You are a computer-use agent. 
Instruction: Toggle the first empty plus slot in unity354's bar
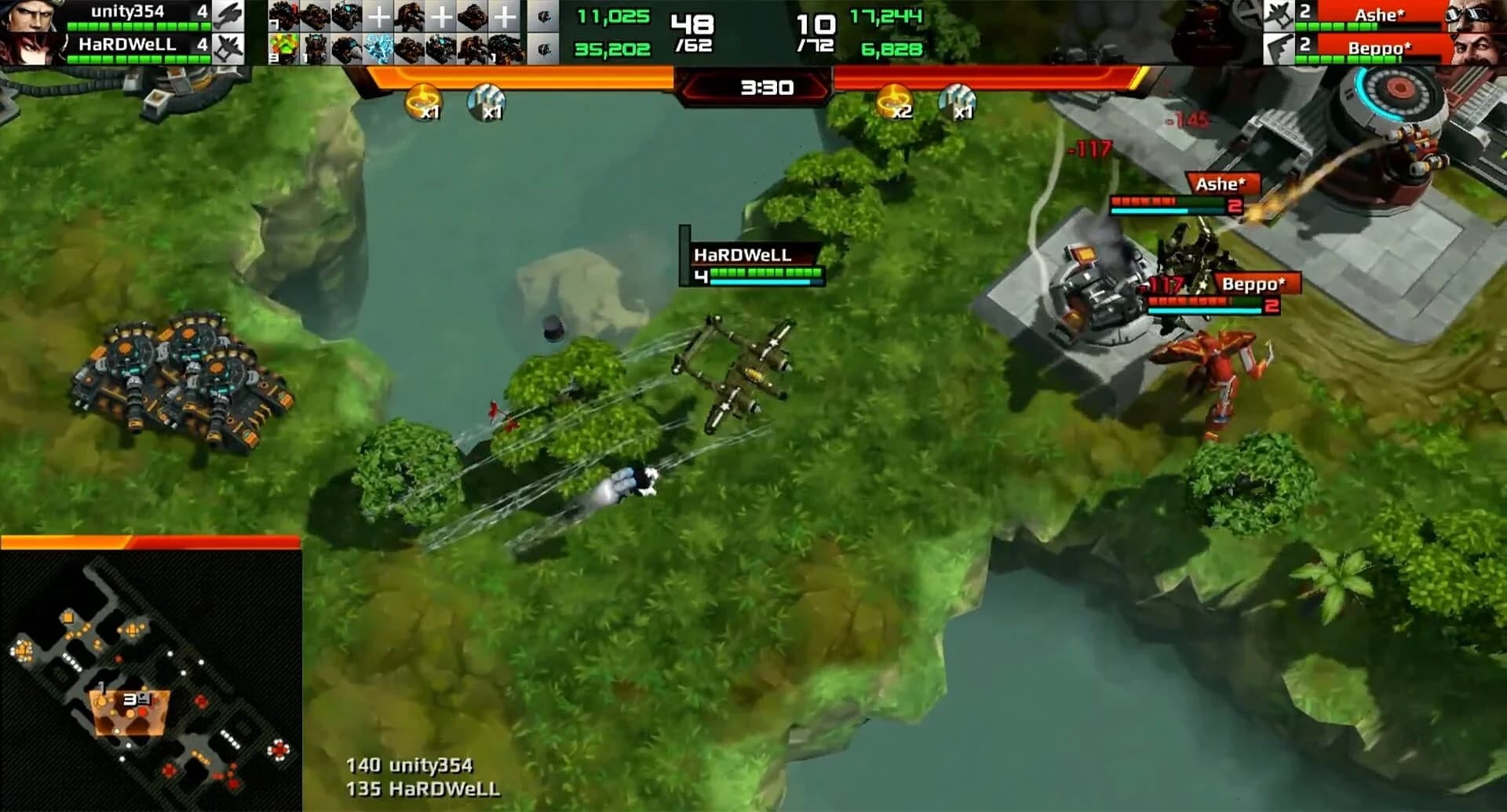click(379, 15)
